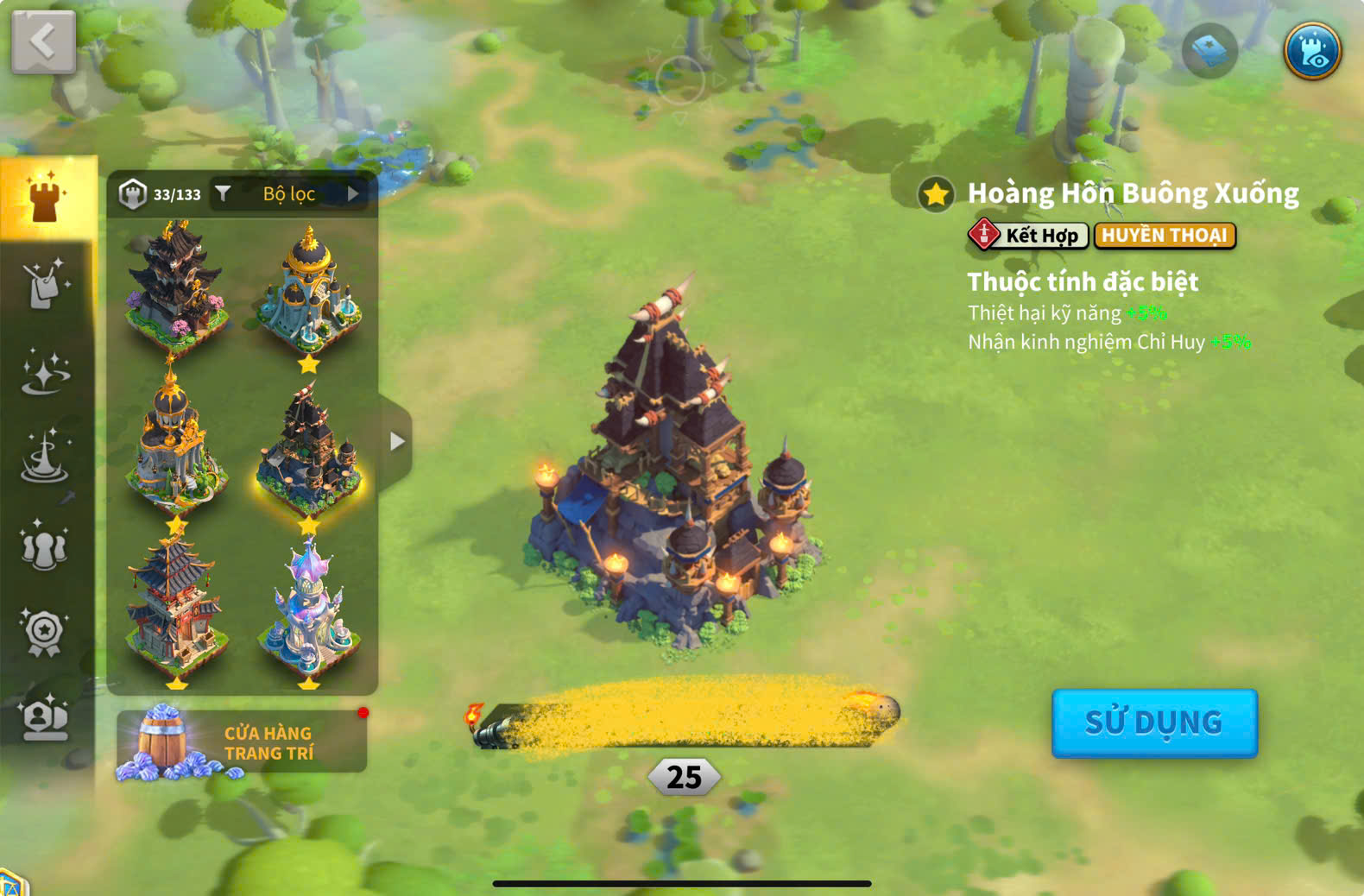Go back with the top-left arrow

[x=43, y=41]
